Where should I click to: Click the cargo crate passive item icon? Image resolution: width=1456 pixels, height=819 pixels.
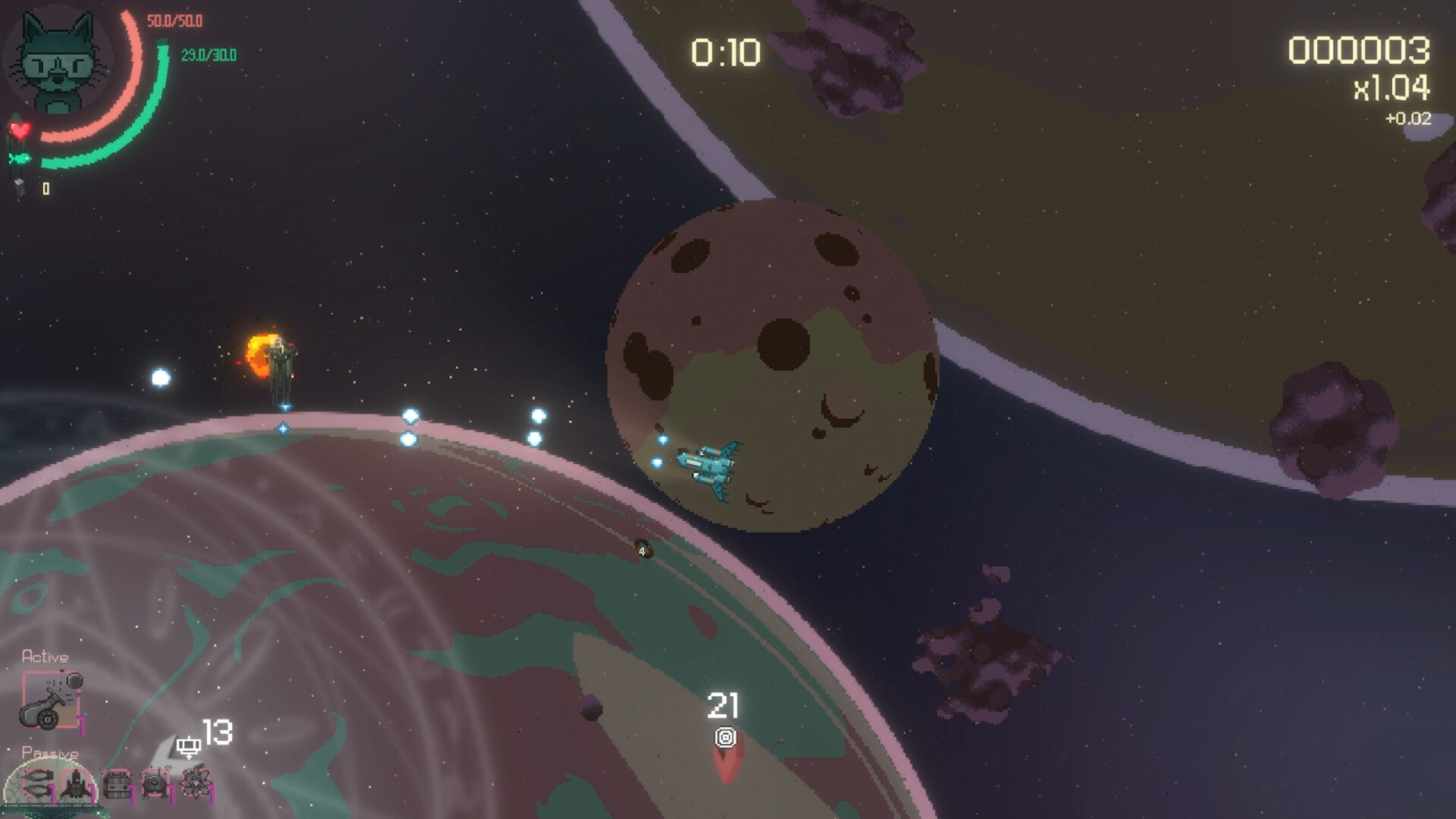(x=116, y=784)
